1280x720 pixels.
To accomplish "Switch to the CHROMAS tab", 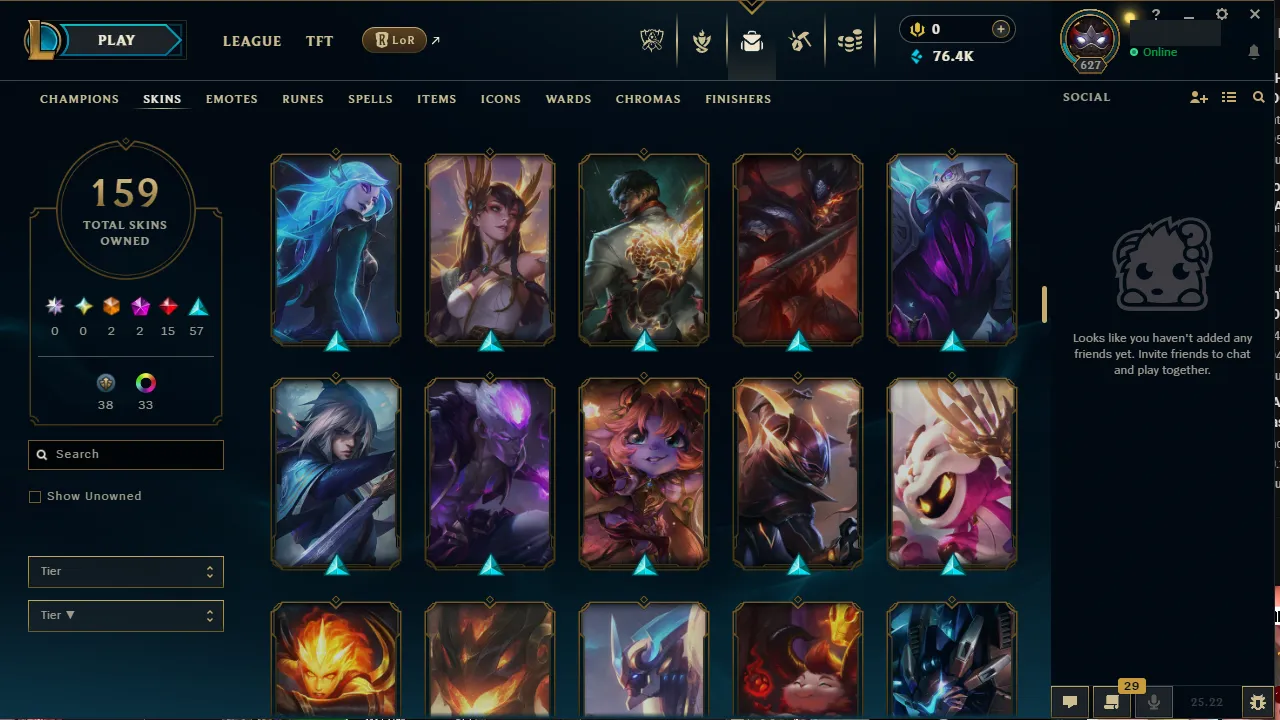I will 648,99.
